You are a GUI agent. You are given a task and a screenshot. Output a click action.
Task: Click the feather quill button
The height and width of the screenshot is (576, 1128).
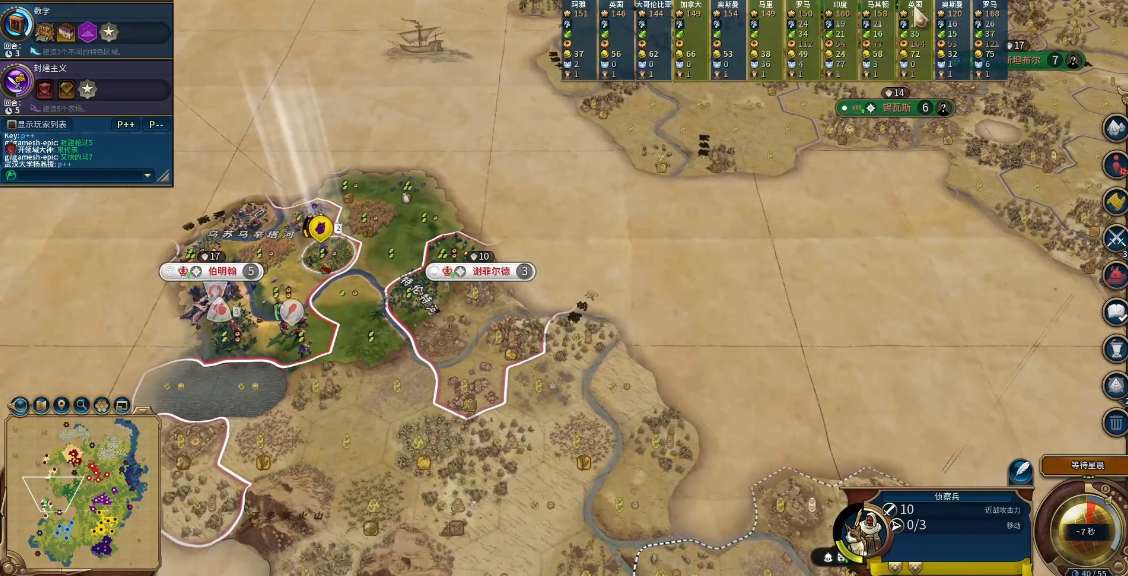pyautogui.click(x=1020, y=470)
